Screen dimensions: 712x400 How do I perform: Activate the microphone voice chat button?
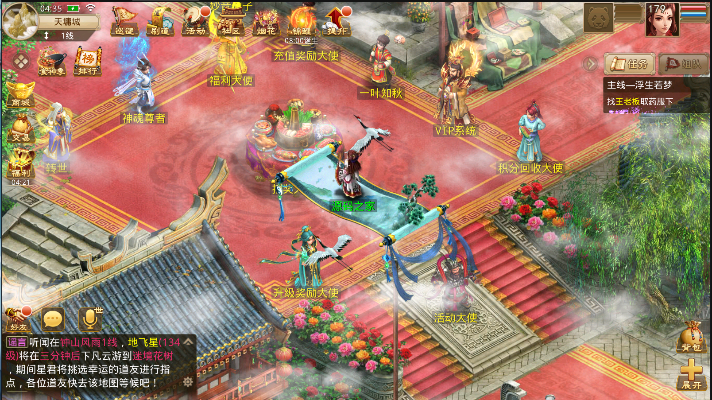pos(90,318)
